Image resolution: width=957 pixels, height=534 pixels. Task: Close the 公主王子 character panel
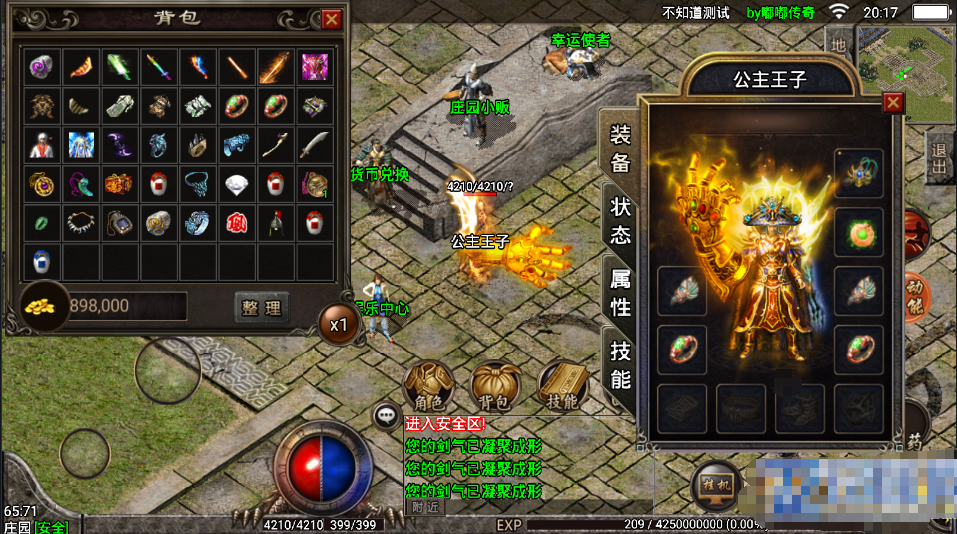pos(893,102)
